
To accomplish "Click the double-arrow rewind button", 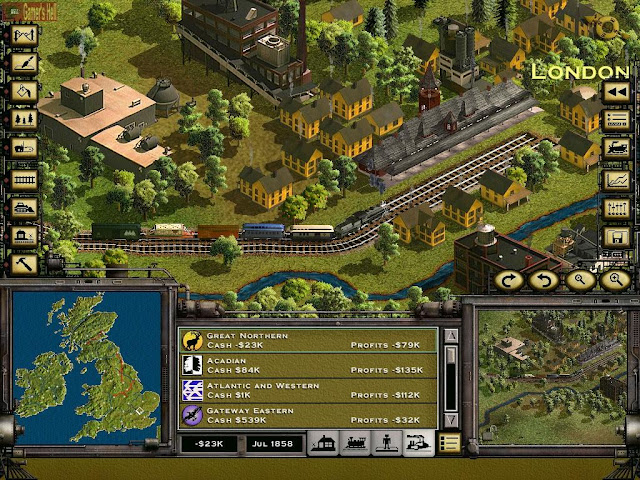I will [616, 91].
